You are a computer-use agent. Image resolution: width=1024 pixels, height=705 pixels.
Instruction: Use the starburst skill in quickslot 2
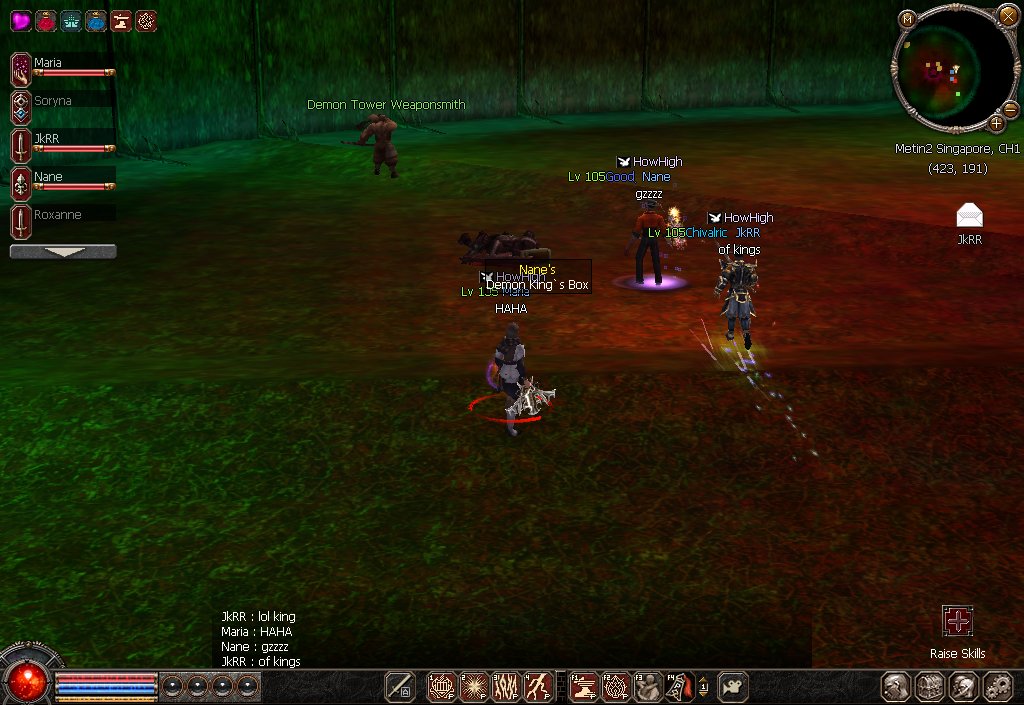[474, 686]
